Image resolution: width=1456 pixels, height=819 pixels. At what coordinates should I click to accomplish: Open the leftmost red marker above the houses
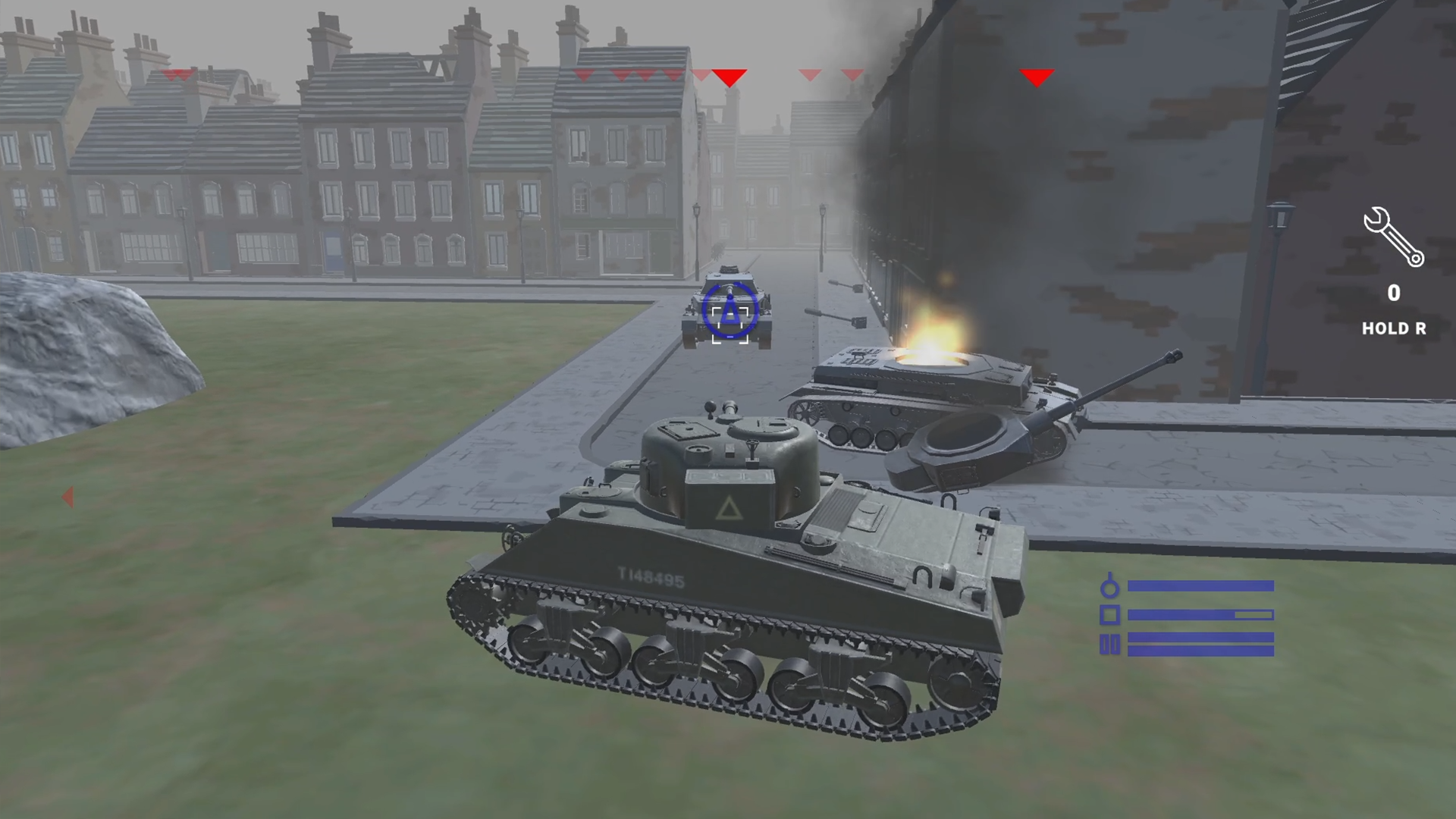pos(176,75)
